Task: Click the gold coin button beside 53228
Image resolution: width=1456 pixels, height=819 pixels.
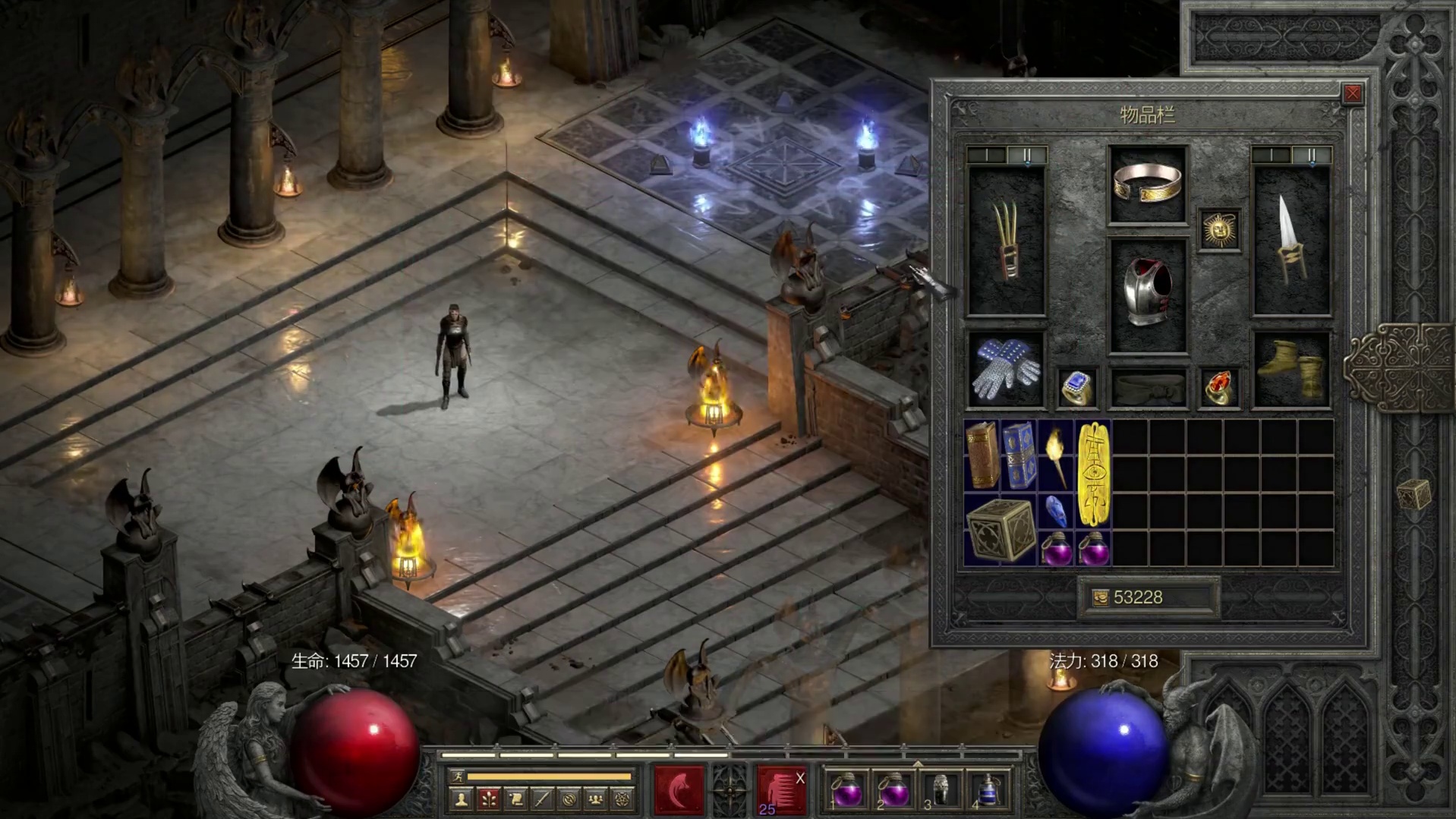Action: click(1100, 598)
